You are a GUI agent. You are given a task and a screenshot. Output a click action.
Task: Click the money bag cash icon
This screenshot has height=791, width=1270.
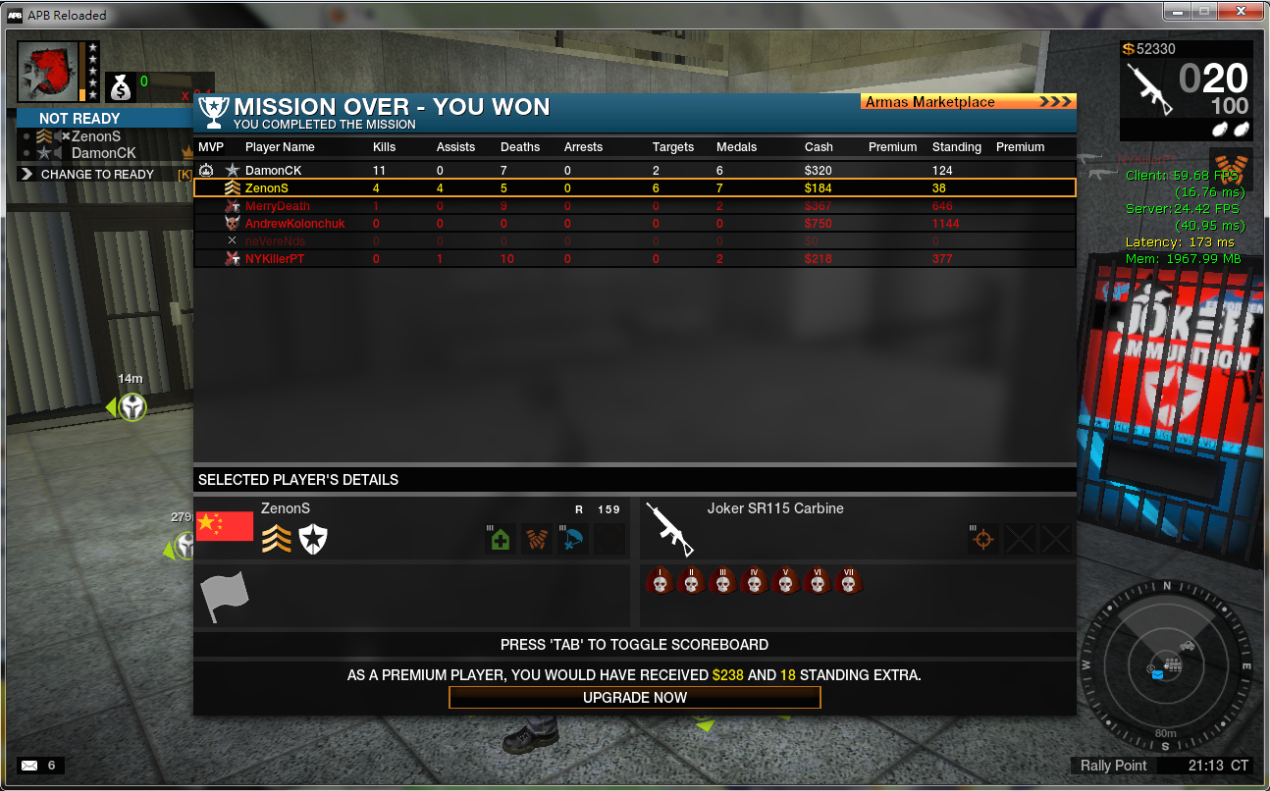tap(120, 87)
